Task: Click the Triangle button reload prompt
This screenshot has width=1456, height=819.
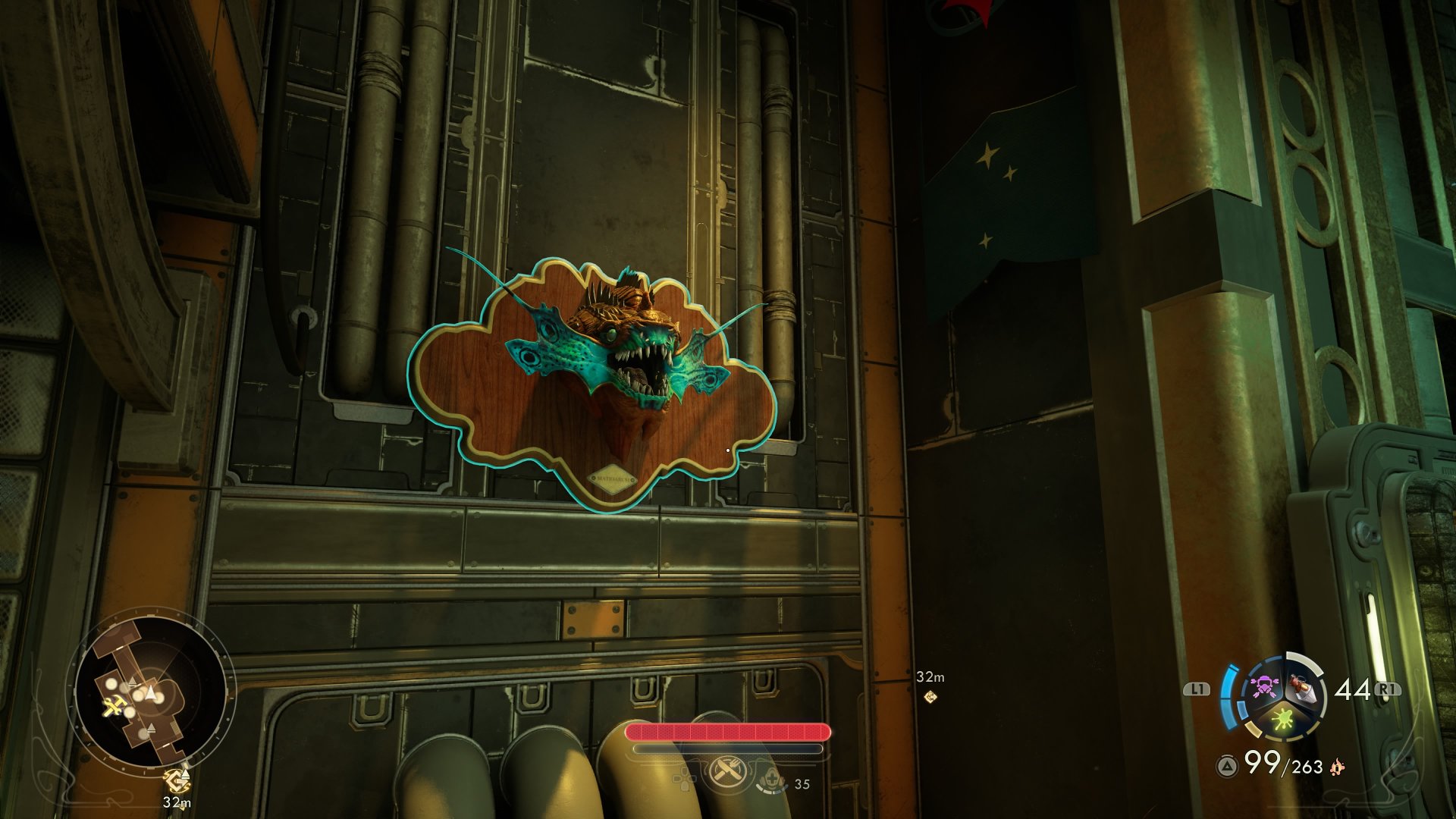Action: coord(1226,766)
